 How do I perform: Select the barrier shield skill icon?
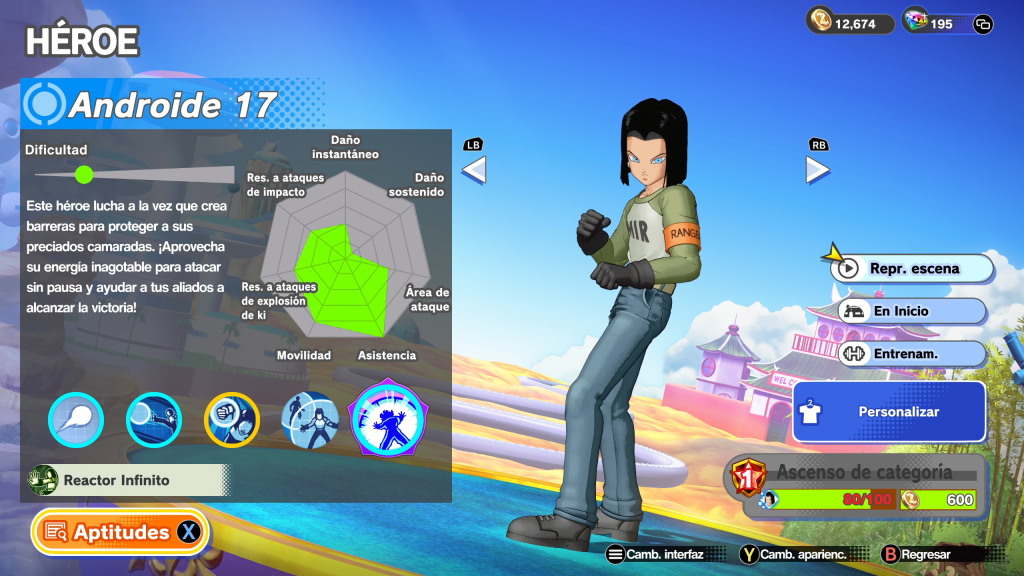tap(310, 420)
